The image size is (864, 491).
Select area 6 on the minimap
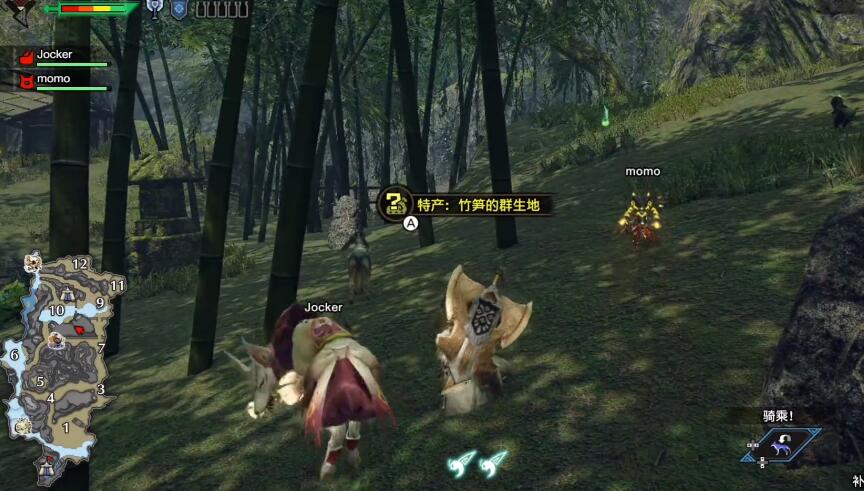pos(14,354)
